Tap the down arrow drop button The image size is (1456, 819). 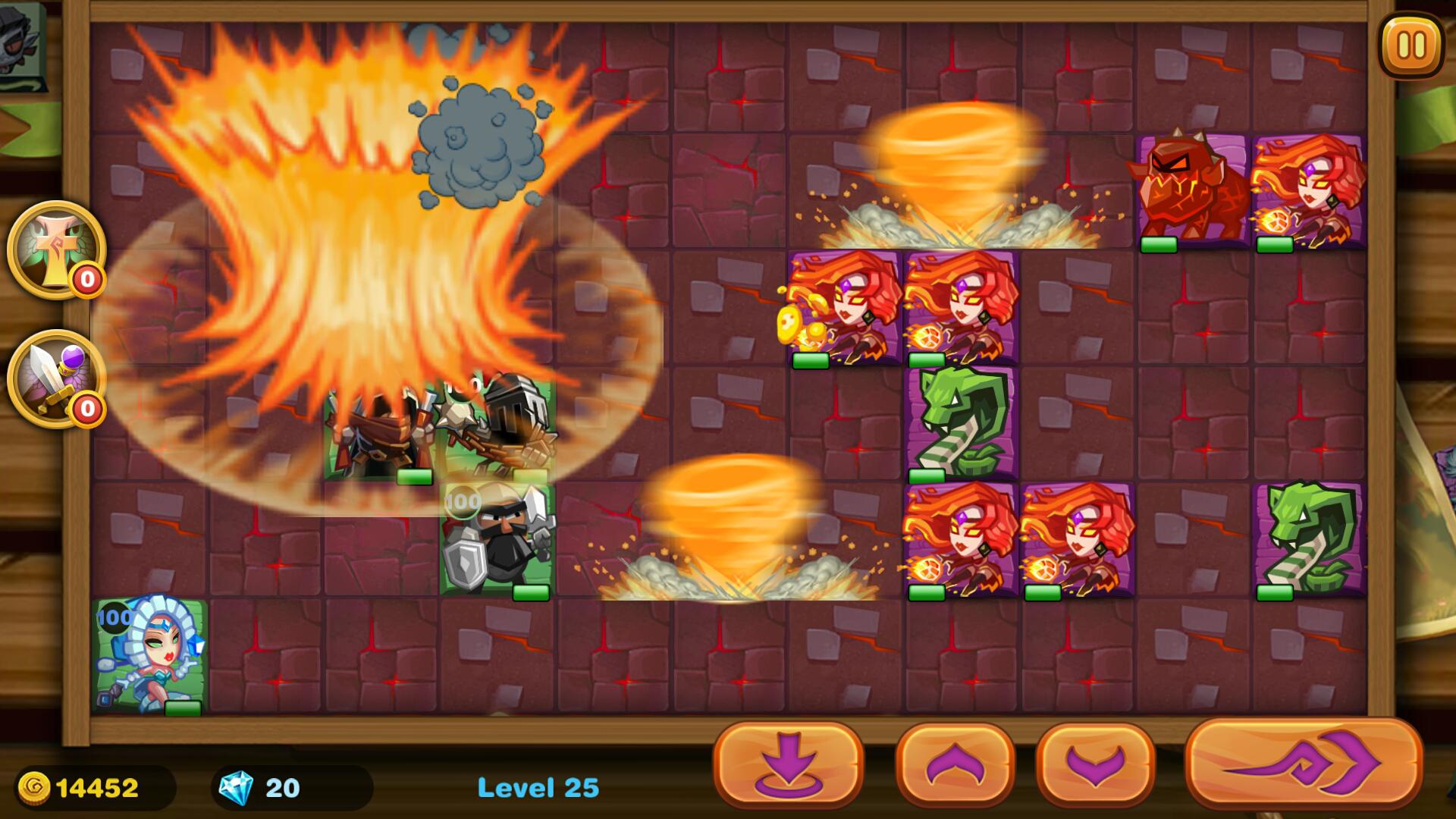pyautogui.click(x=788, y=764)
